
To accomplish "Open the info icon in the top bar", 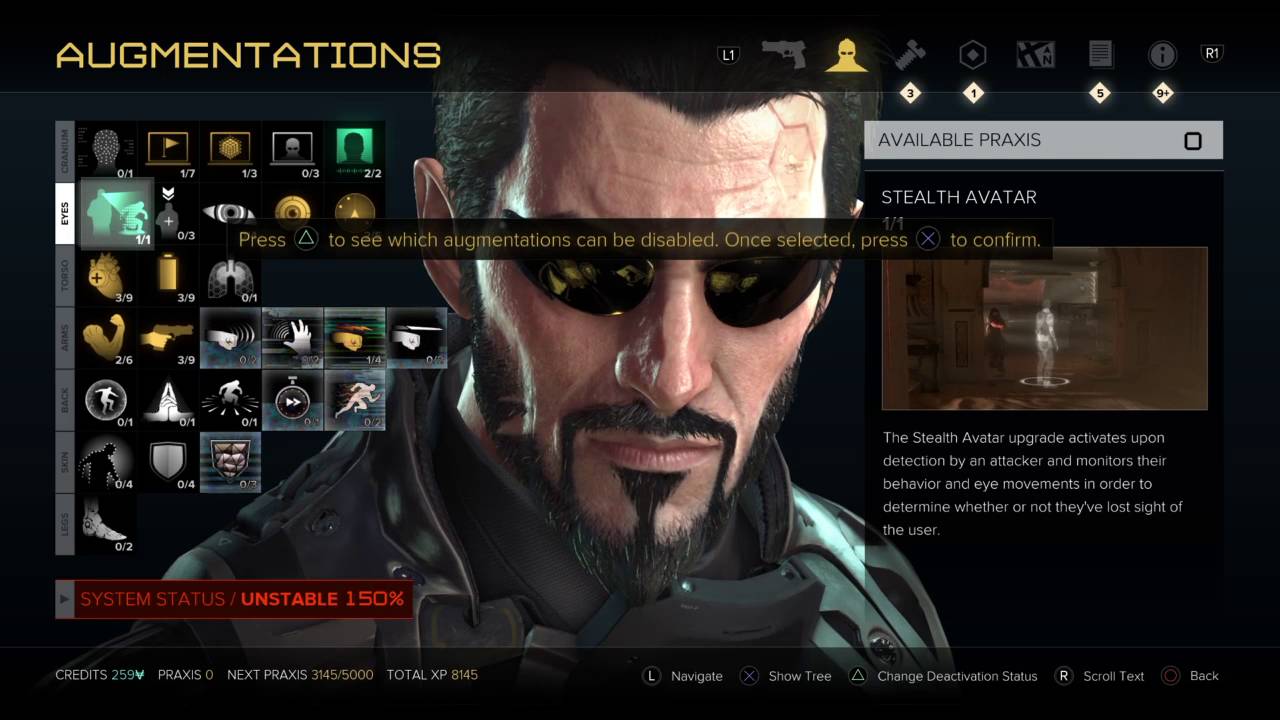I will click(1162, 55).
